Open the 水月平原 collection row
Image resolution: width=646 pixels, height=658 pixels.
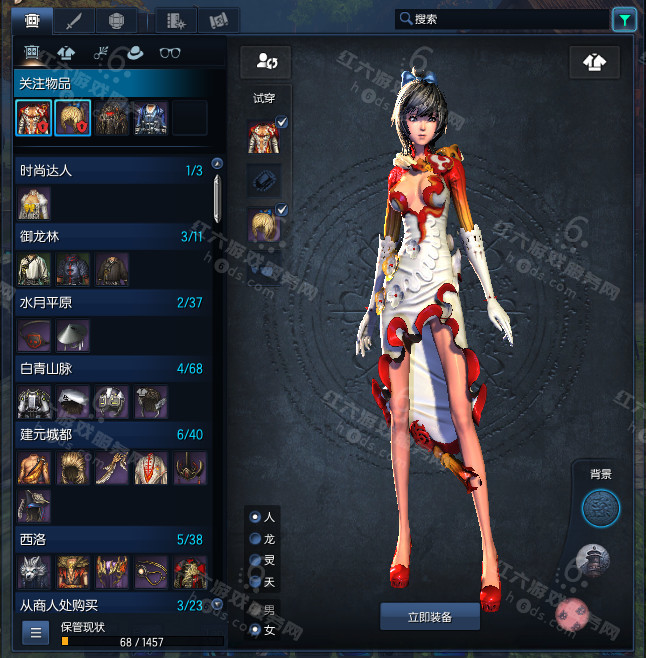(x=110, y=303)
